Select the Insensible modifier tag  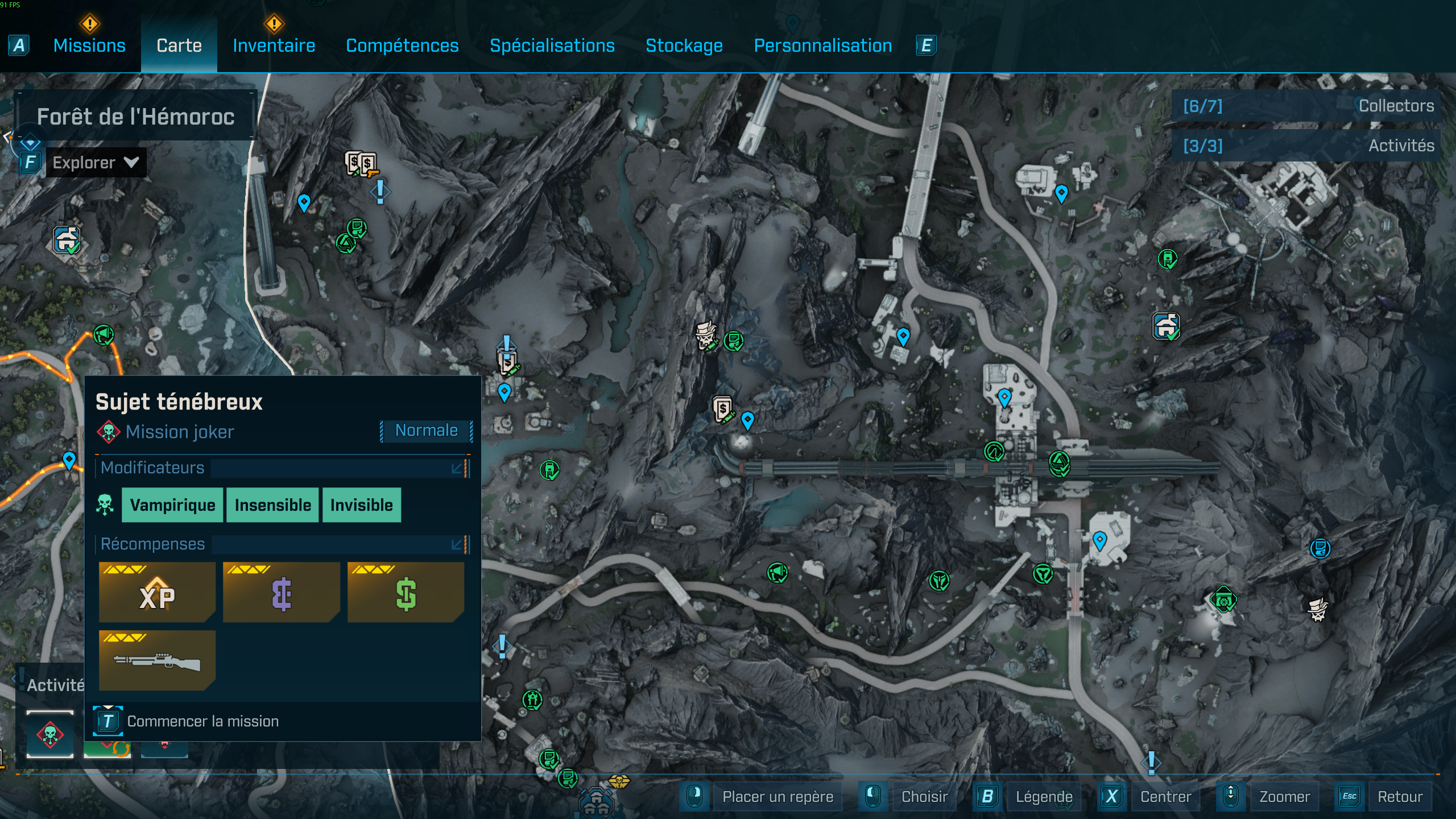(273, 505)
